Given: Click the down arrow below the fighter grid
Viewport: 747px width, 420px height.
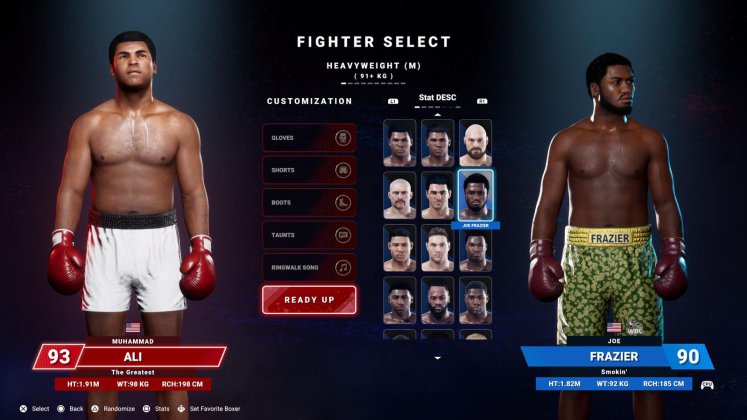Looking at the screenshot, I should click(x=437, y=357).
